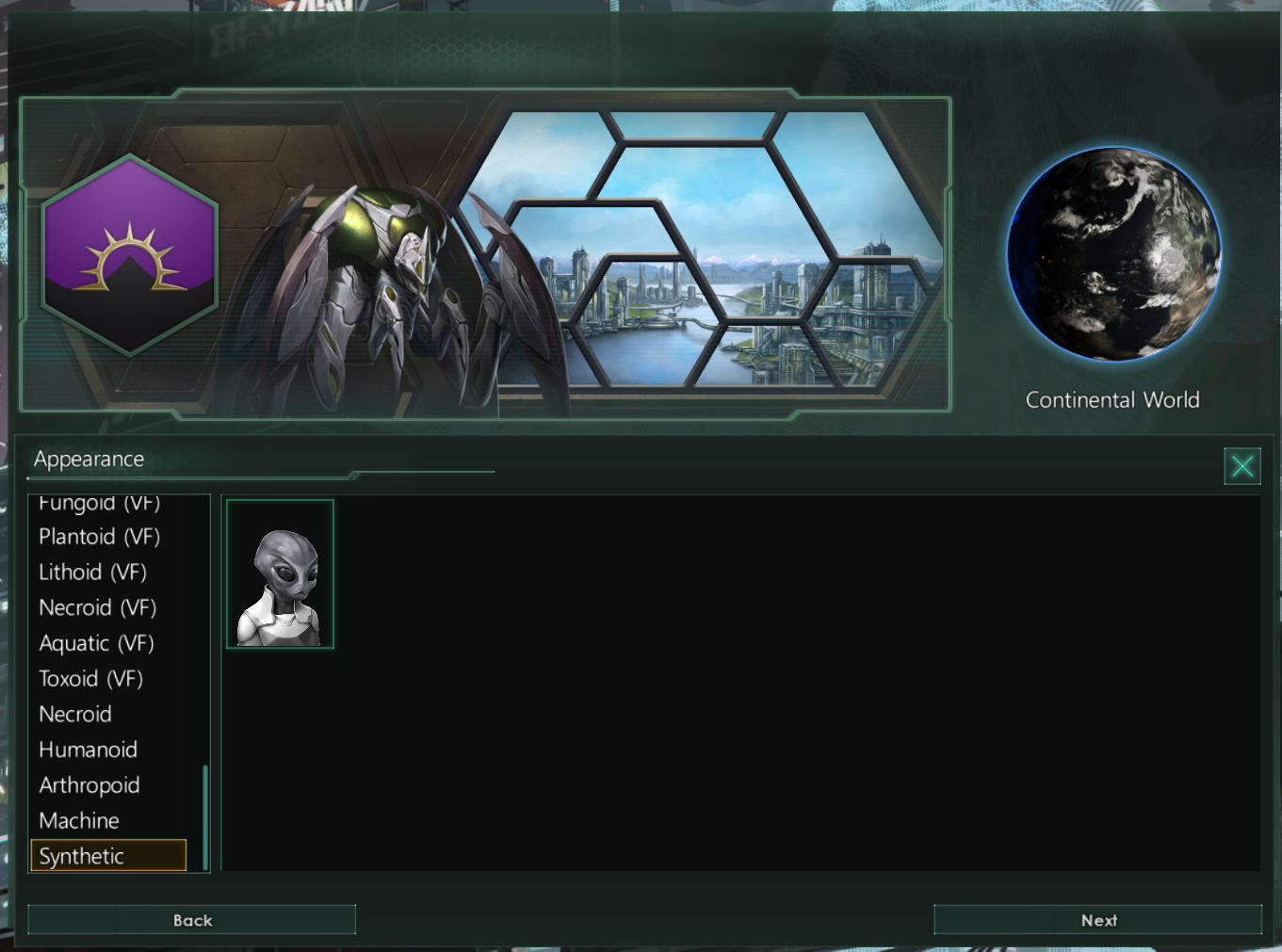Select 'Necroid (VF)' appearance category
The image size is (1282, 952).
point(98,607)
